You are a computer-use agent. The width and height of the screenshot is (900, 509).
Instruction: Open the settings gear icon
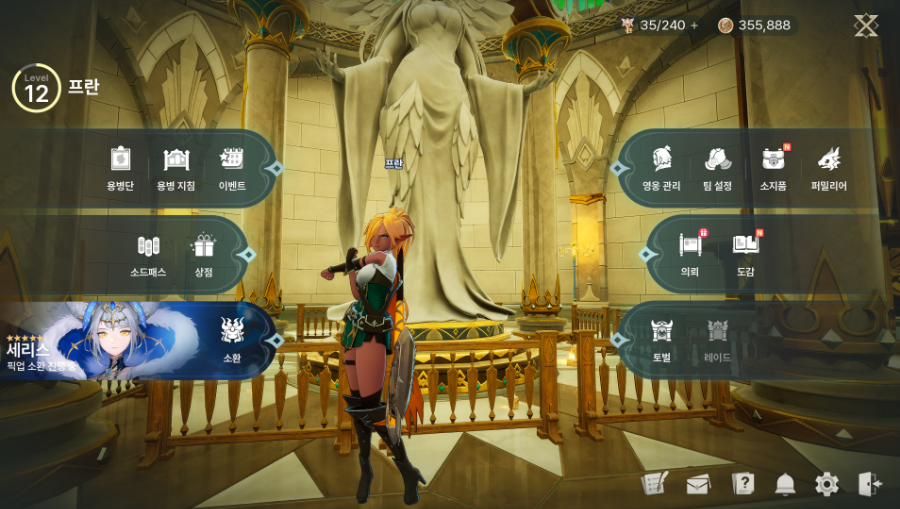point(827,485)
